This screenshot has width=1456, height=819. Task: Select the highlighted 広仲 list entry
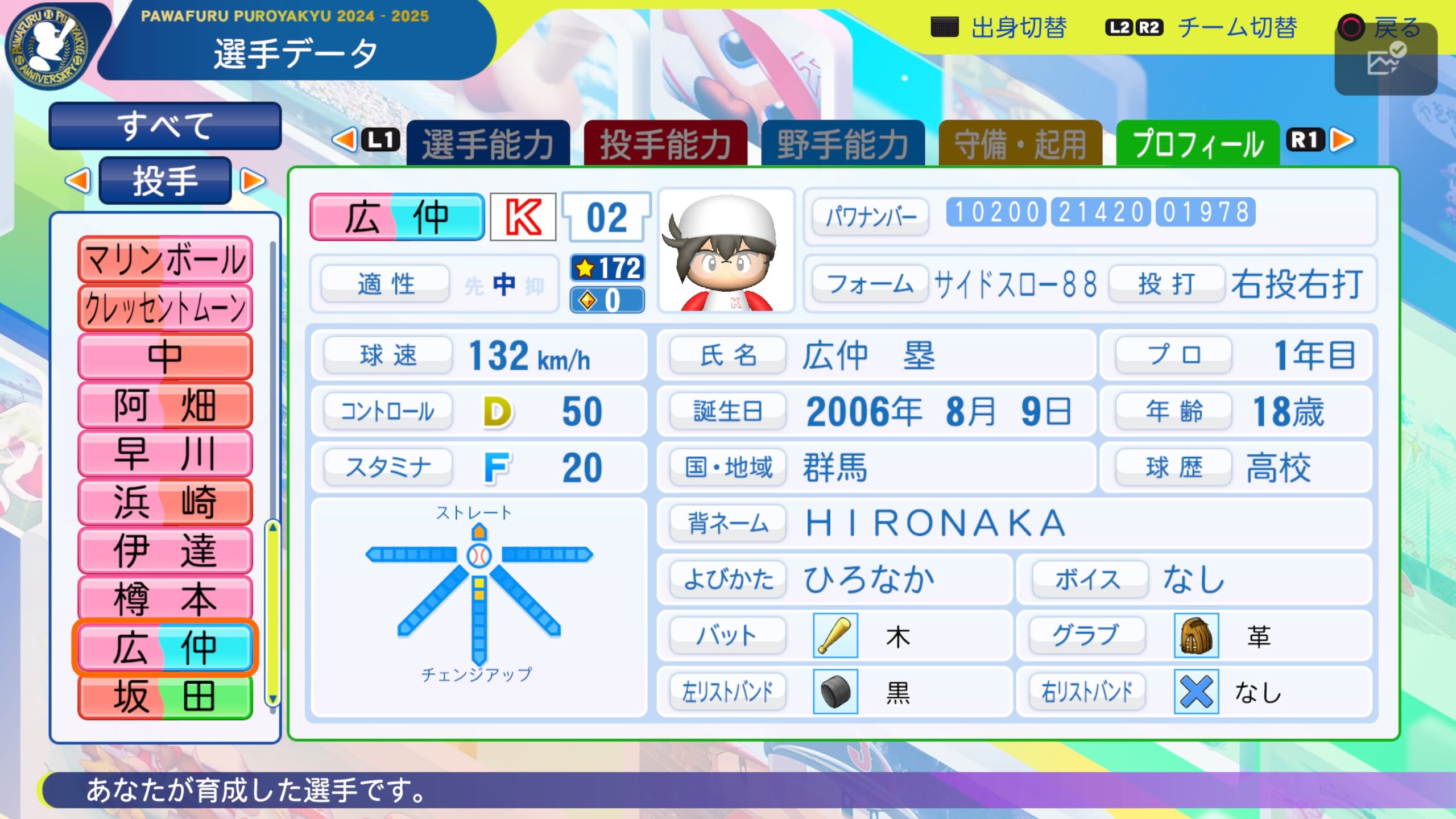[165, 647]
